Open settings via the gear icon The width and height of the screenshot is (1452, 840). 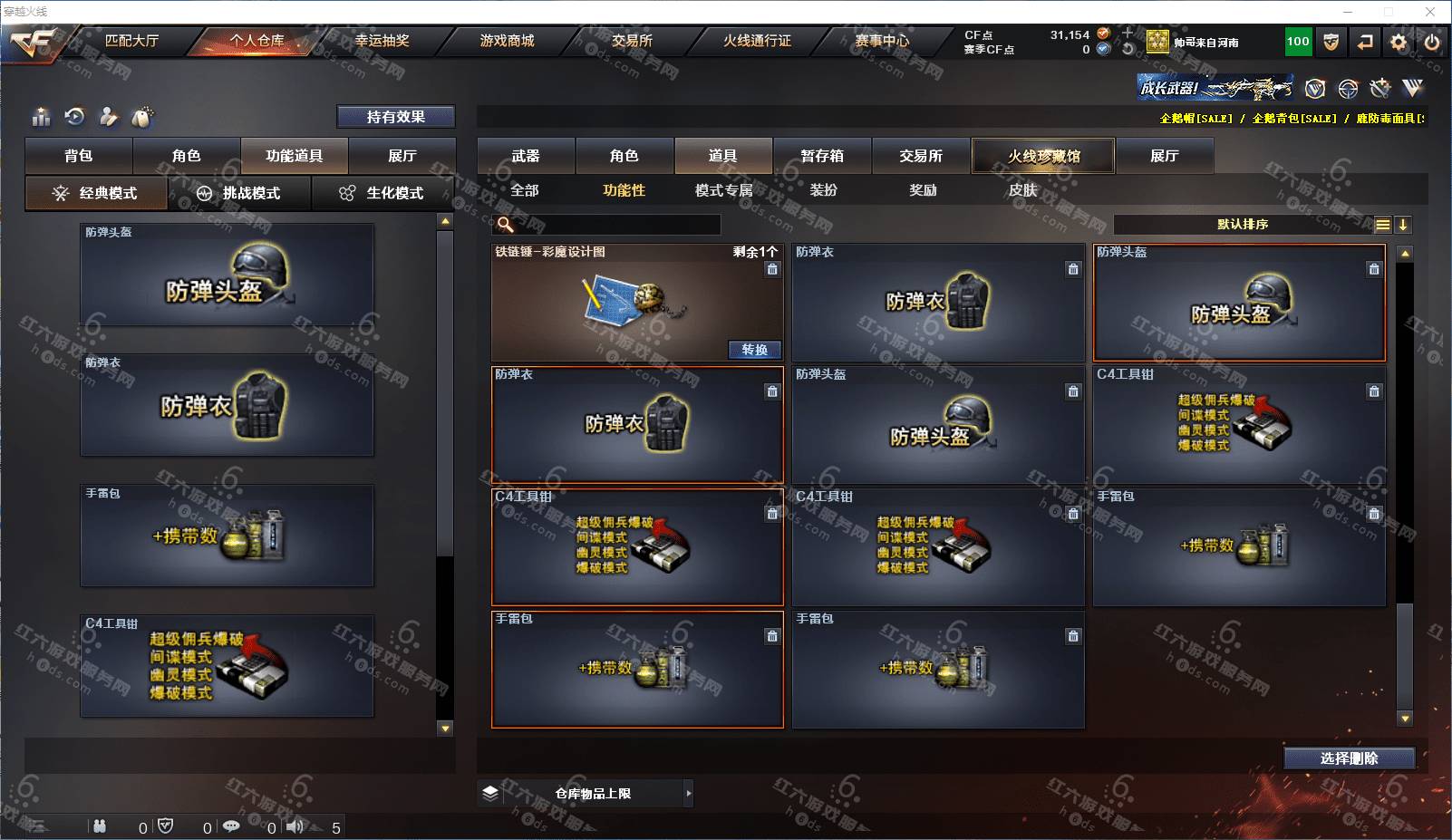tap(1399, 42)
